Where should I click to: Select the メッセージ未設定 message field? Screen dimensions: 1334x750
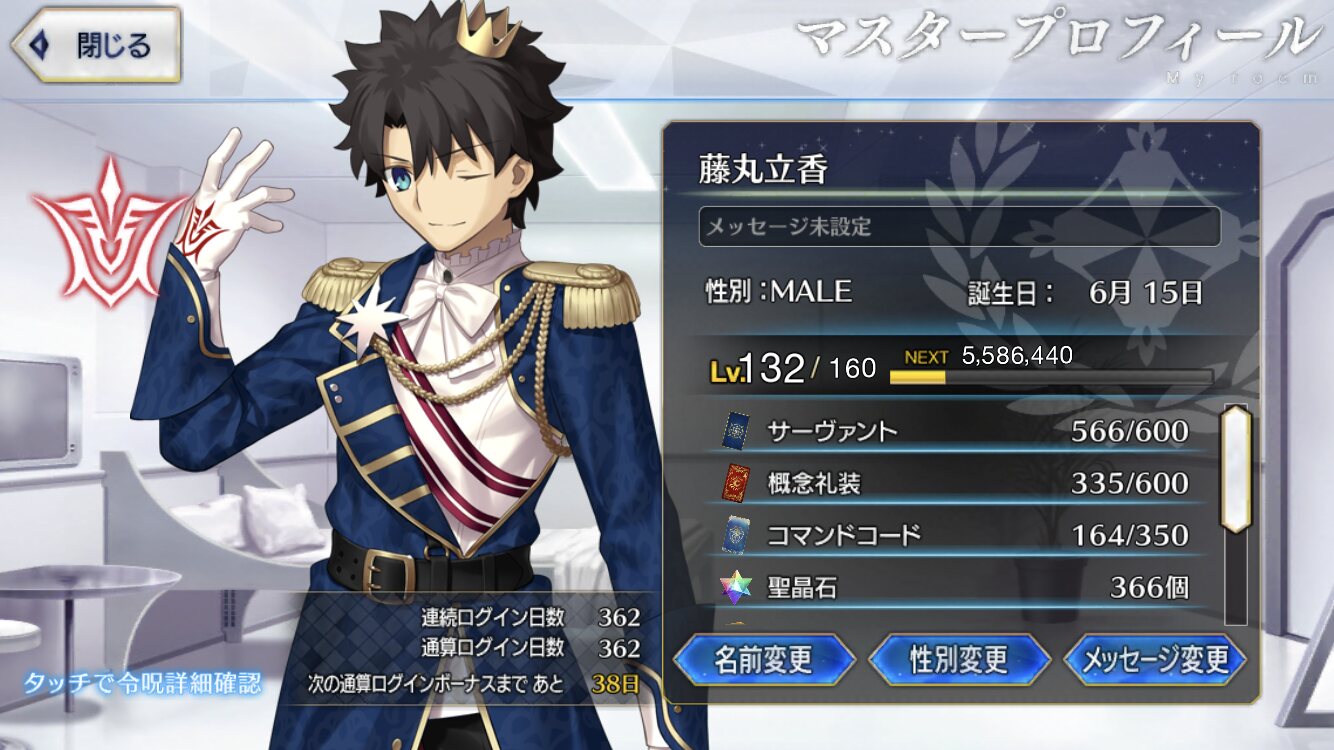959,227
